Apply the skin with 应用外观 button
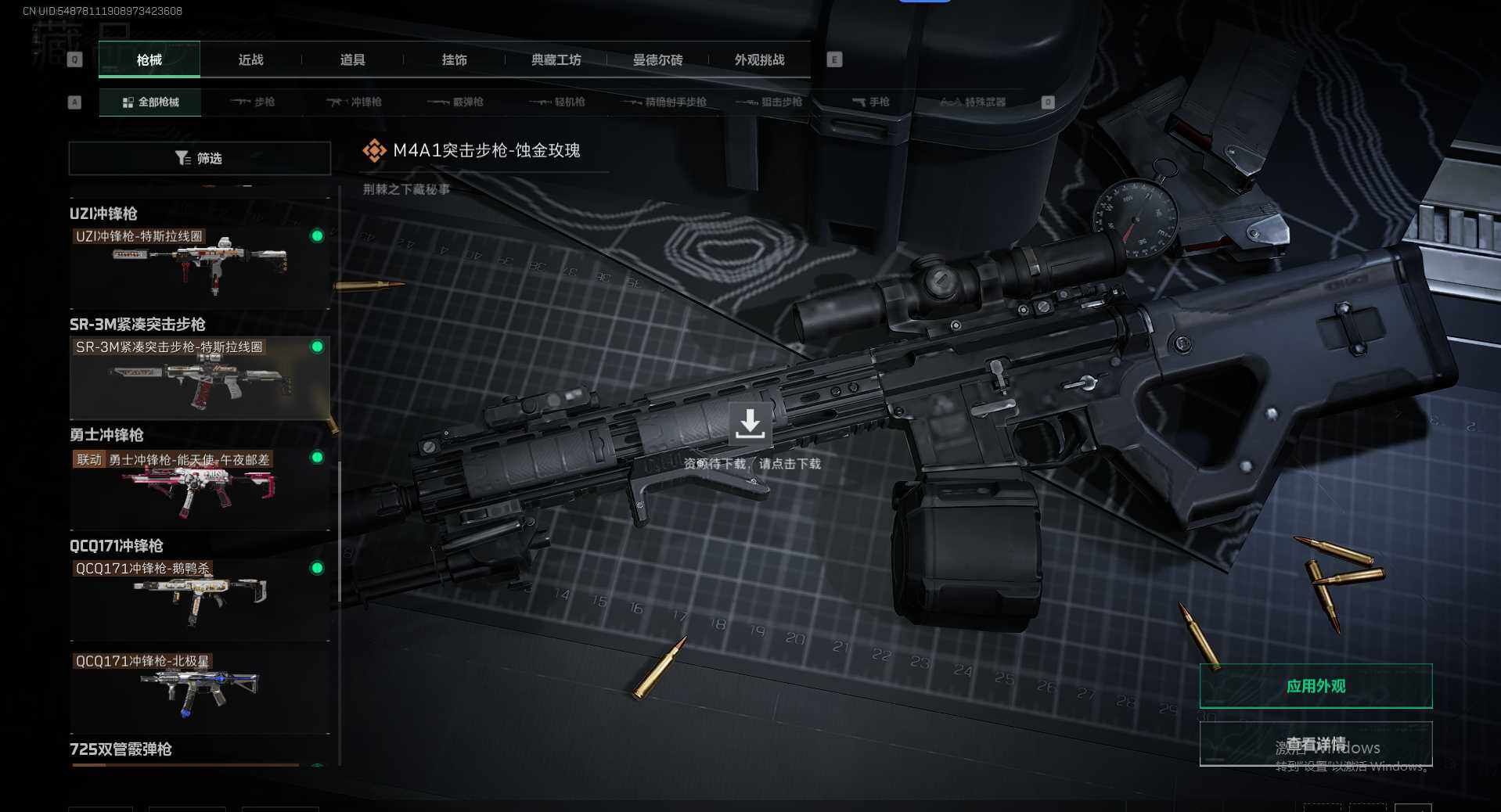Viewport: 1501px width, 812px height. (1316, 686)
